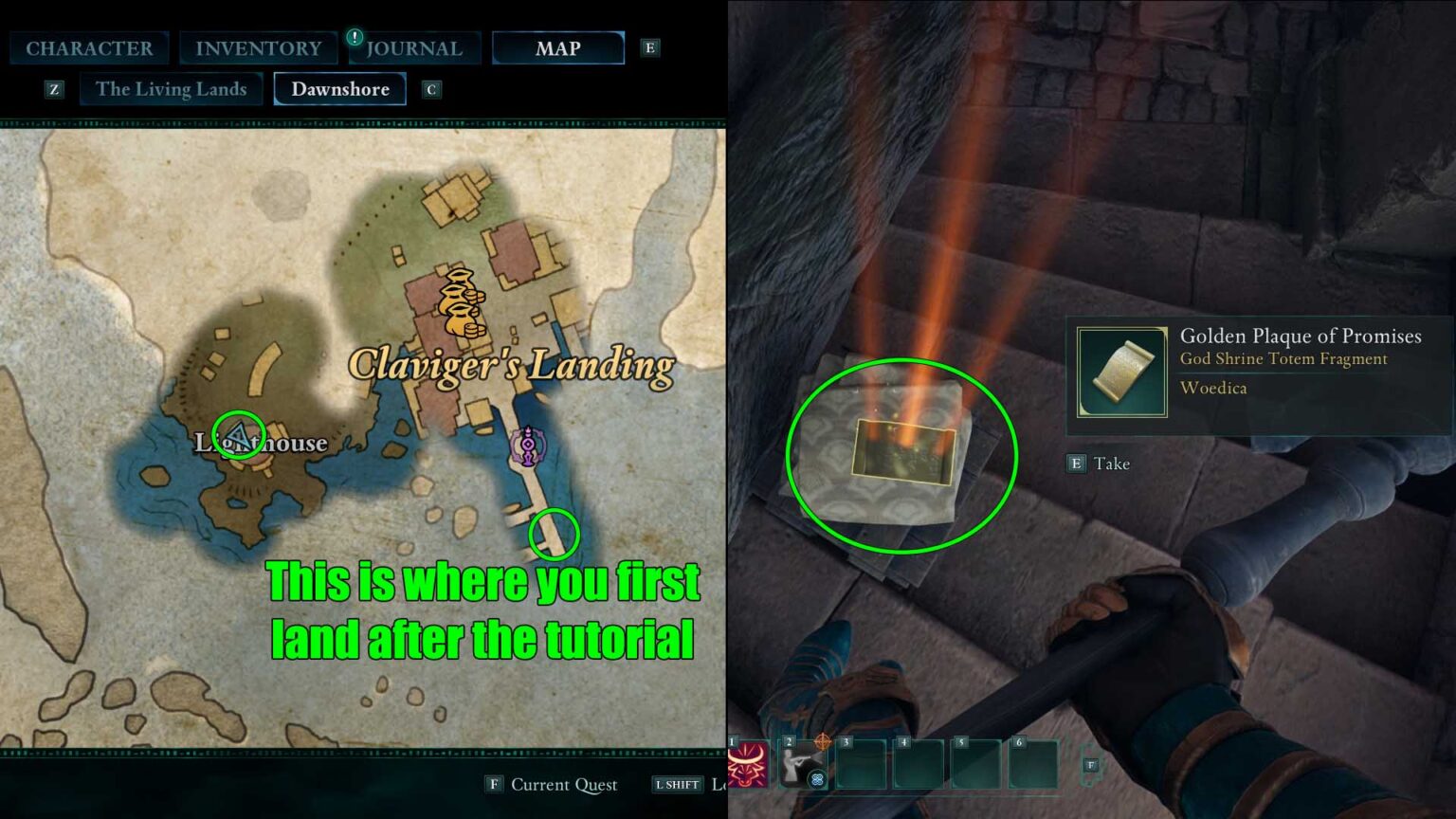Click the Z key prompt beside The Living Lands

click(x=54, y=88)
